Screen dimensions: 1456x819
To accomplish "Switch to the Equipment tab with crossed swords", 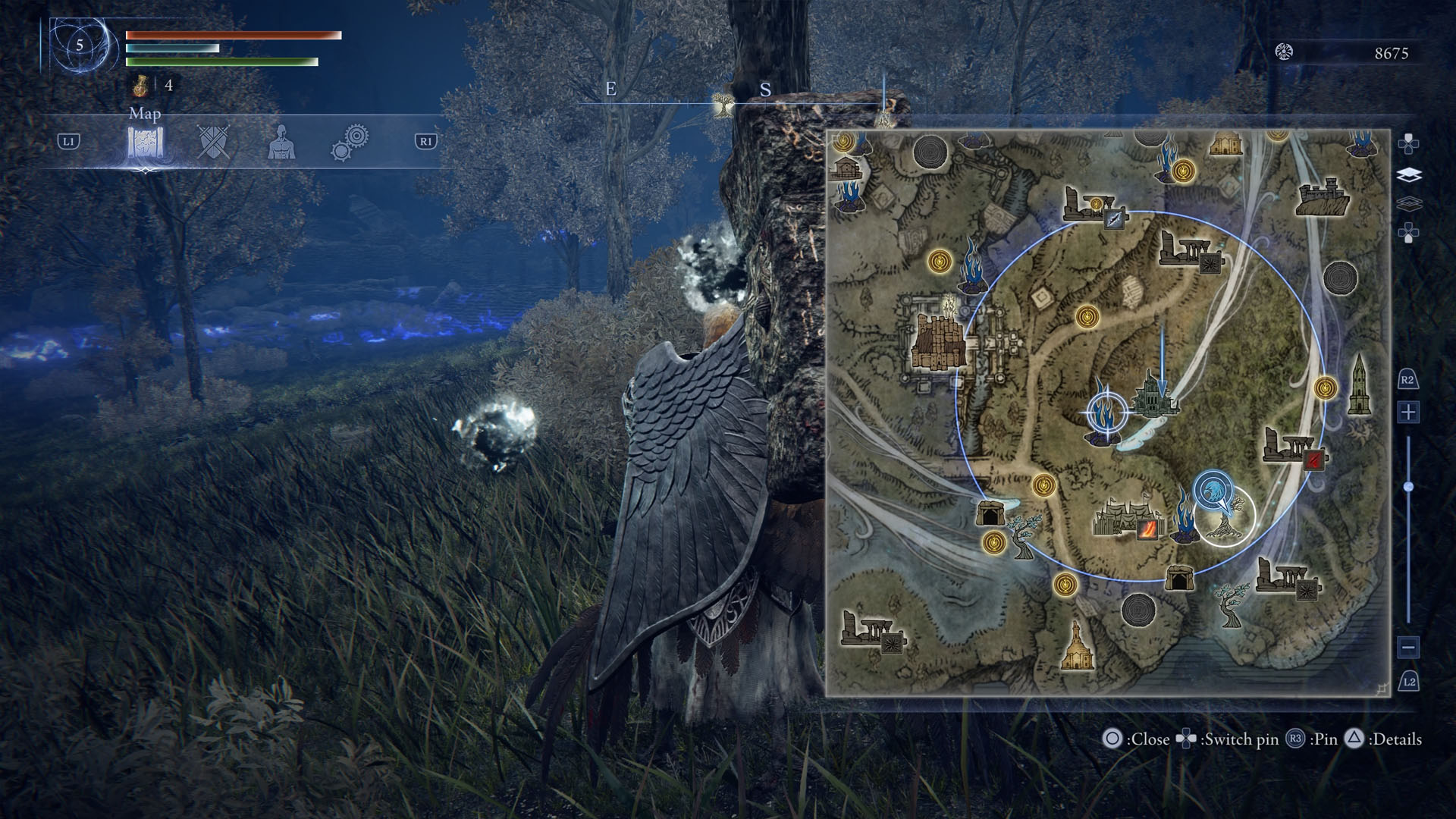I will [x=212, y=140].
